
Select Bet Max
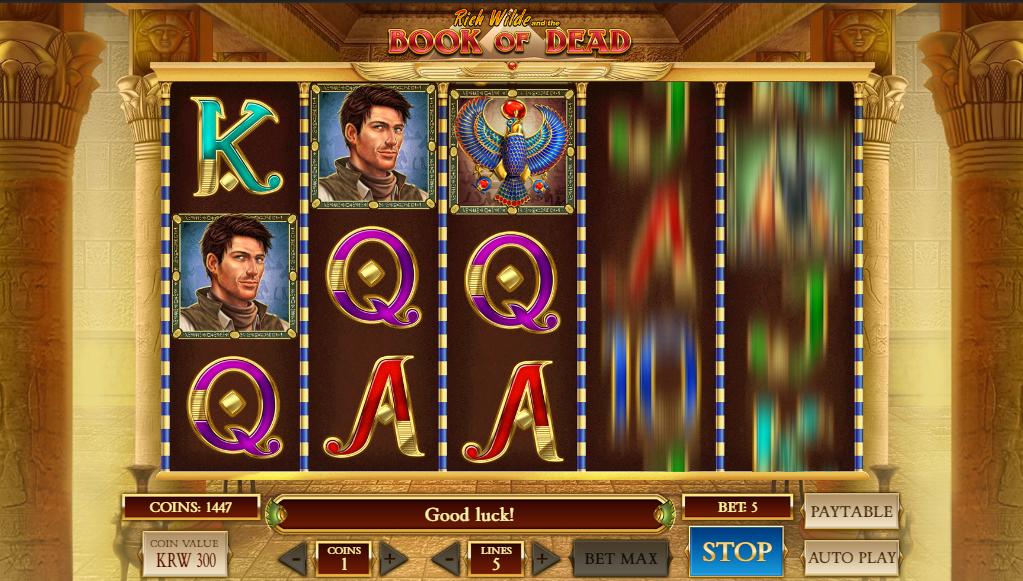point(620,558)
